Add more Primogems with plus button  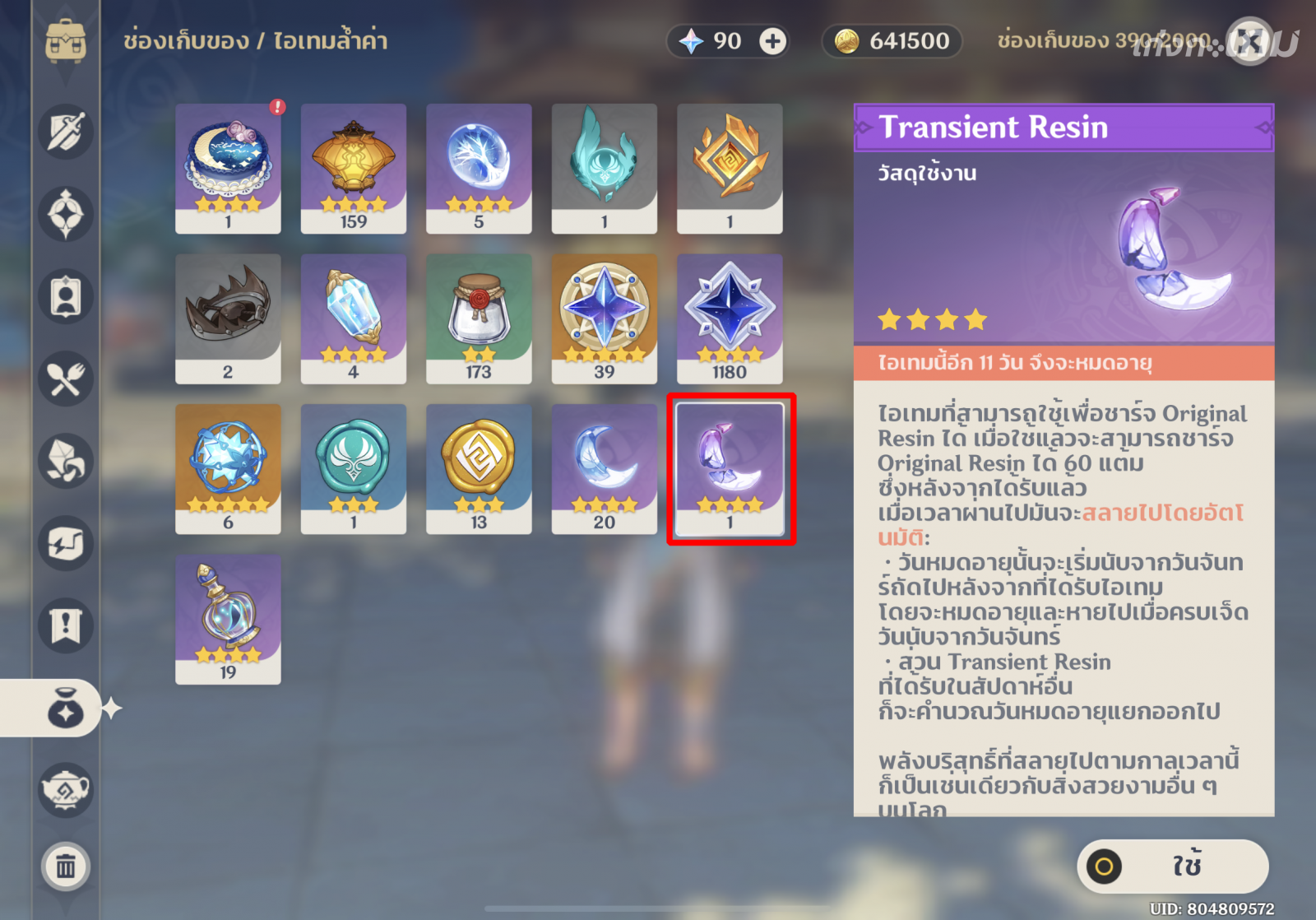point(772,41)
